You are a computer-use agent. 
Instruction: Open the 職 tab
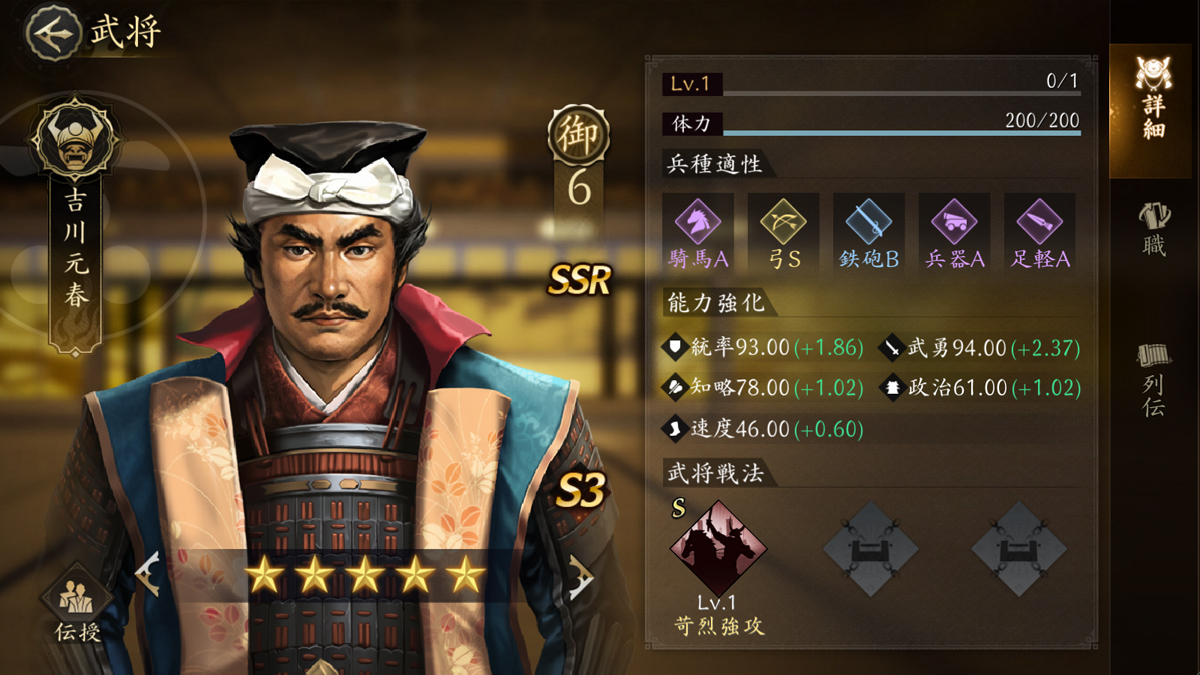tap(1153, 228)
